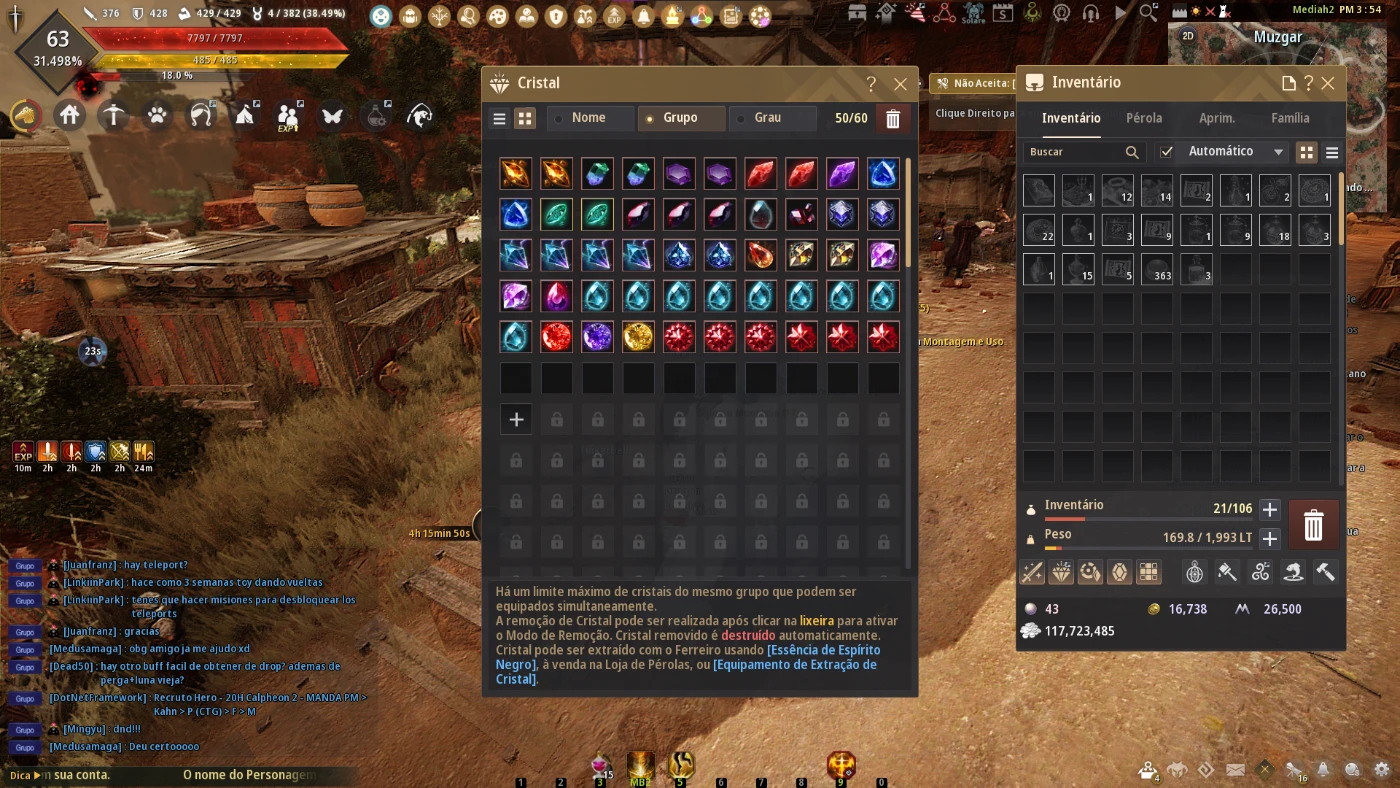
Task: Sort crystals by Nome
Action: point(590,118)
